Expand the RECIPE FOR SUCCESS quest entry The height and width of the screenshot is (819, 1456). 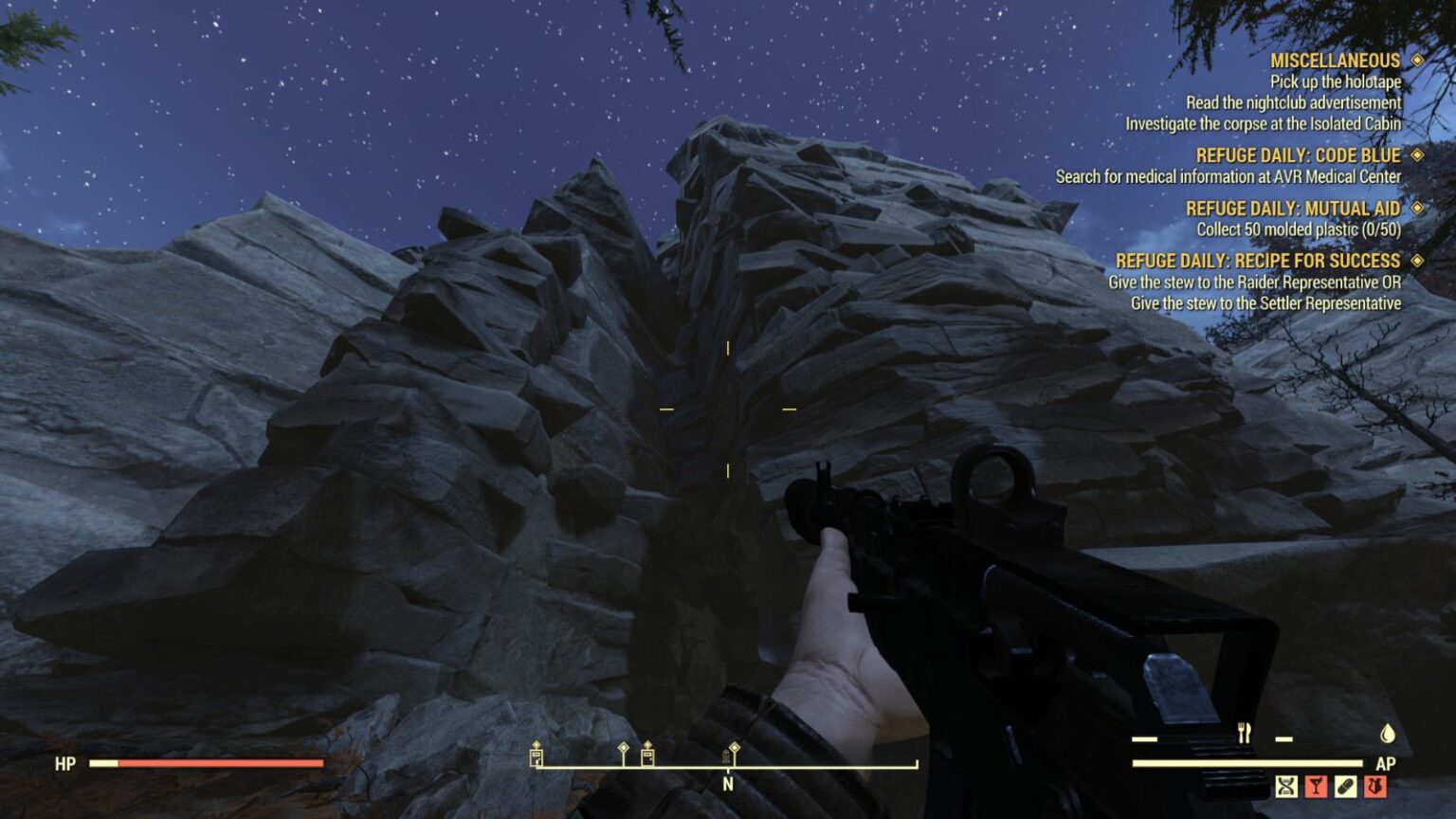1416,260
